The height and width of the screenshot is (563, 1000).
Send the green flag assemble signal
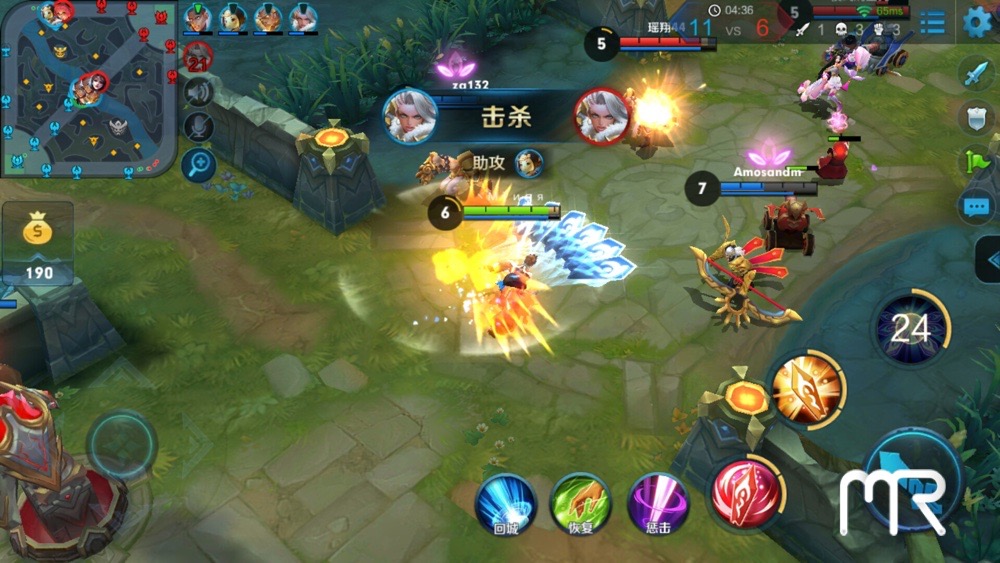point(975,161)
